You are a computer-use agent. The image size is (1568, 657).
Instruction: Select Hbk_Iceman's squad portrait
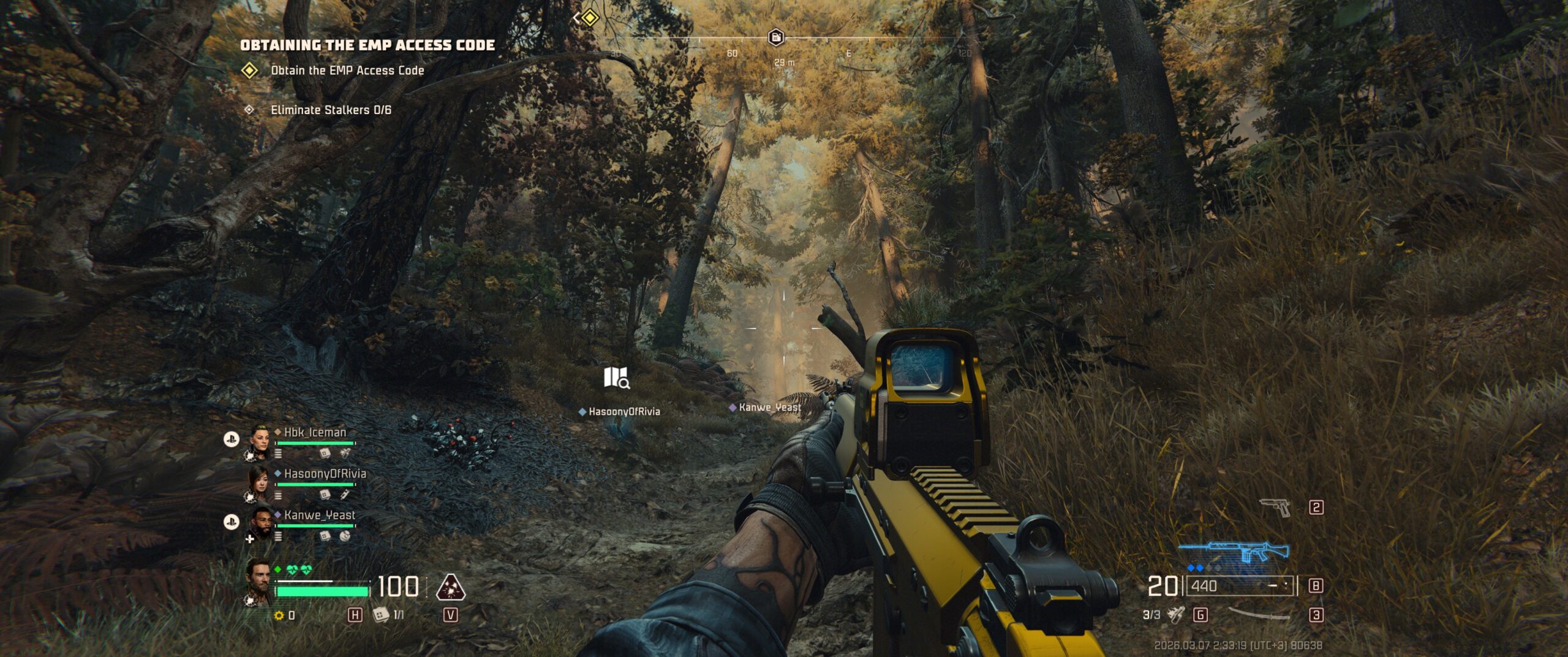click(260, 441)
